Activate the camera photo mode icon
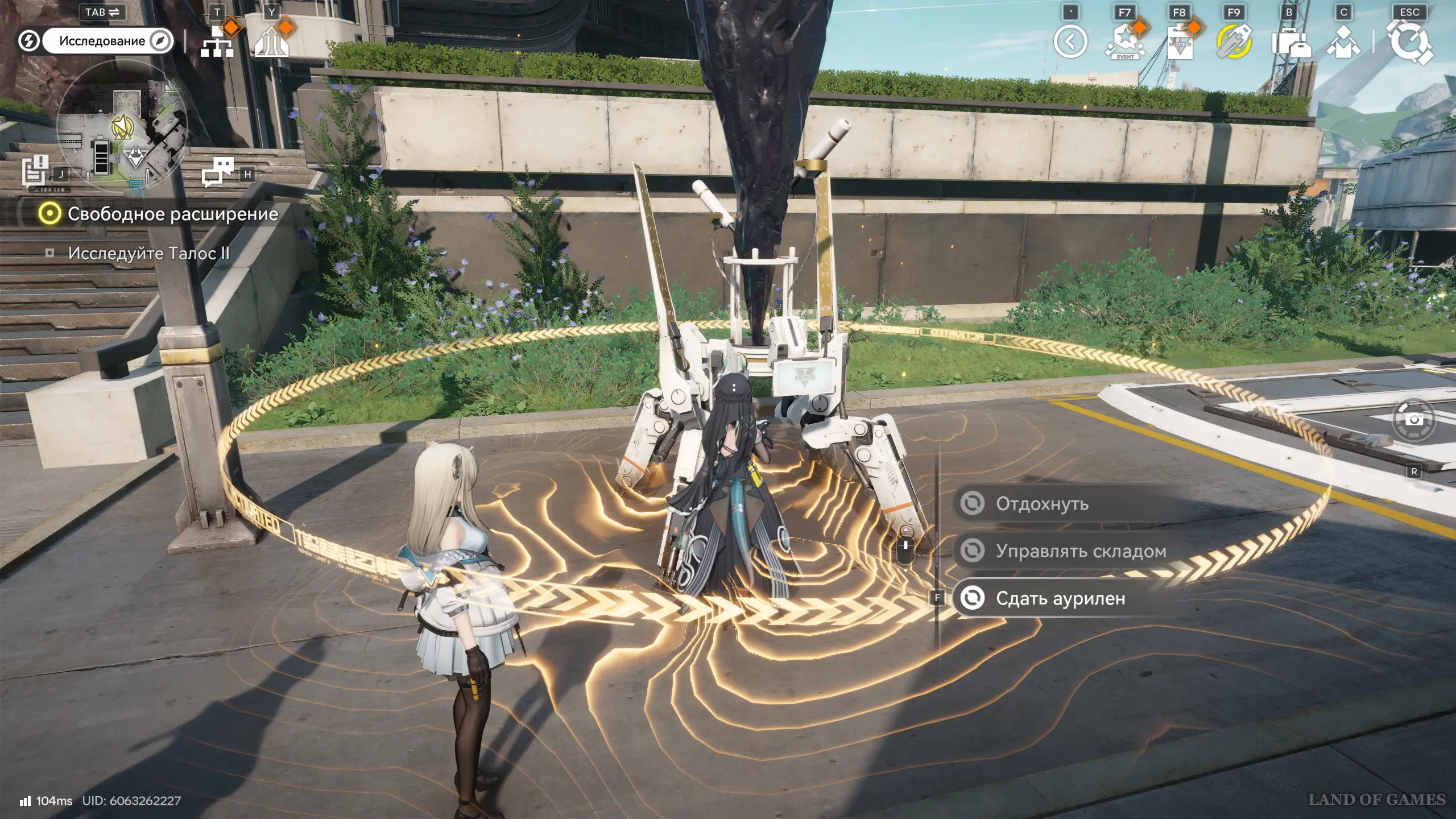This screenshot has height=819, width=1456. [x=1413, y=419]
